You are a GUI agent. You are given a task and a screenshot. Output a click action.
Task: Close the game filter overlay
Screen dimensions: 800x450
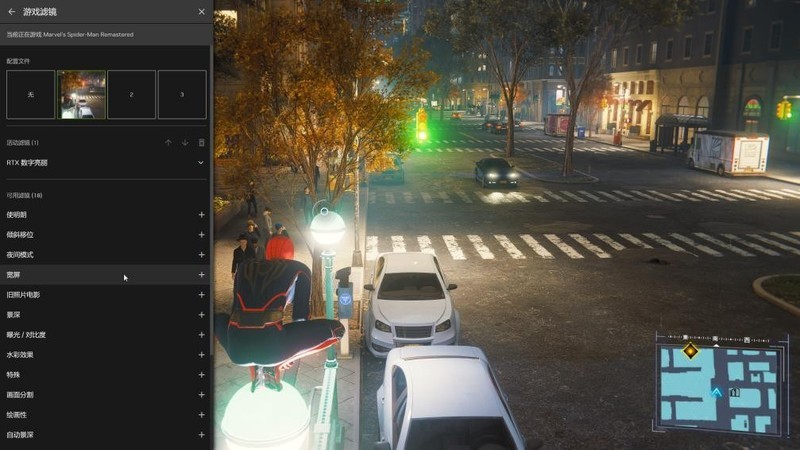click(x=201, y=12)
